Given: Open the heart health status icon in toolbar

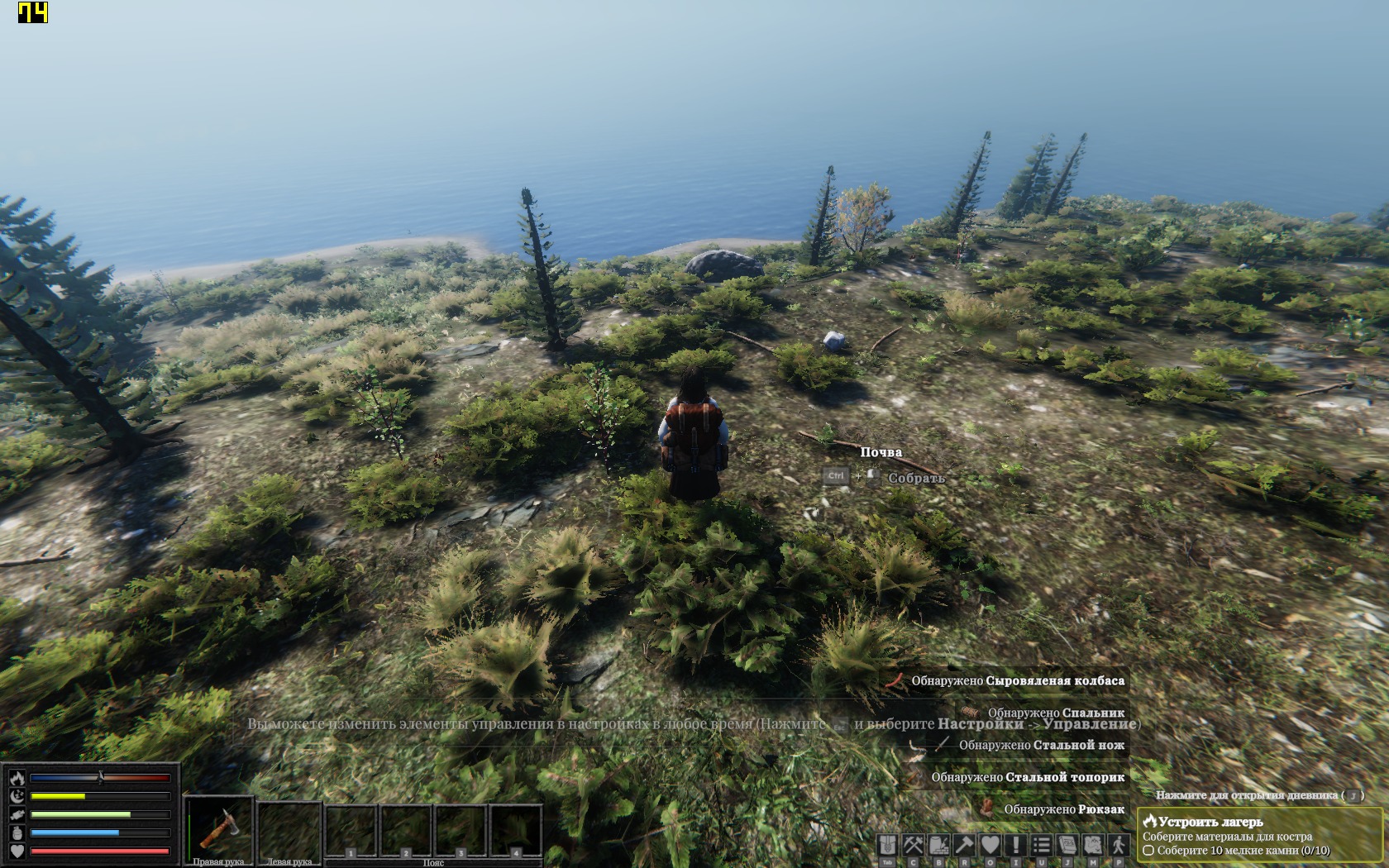Looking at the screenshot, I should pyautogui.click(x=990, y=845).
